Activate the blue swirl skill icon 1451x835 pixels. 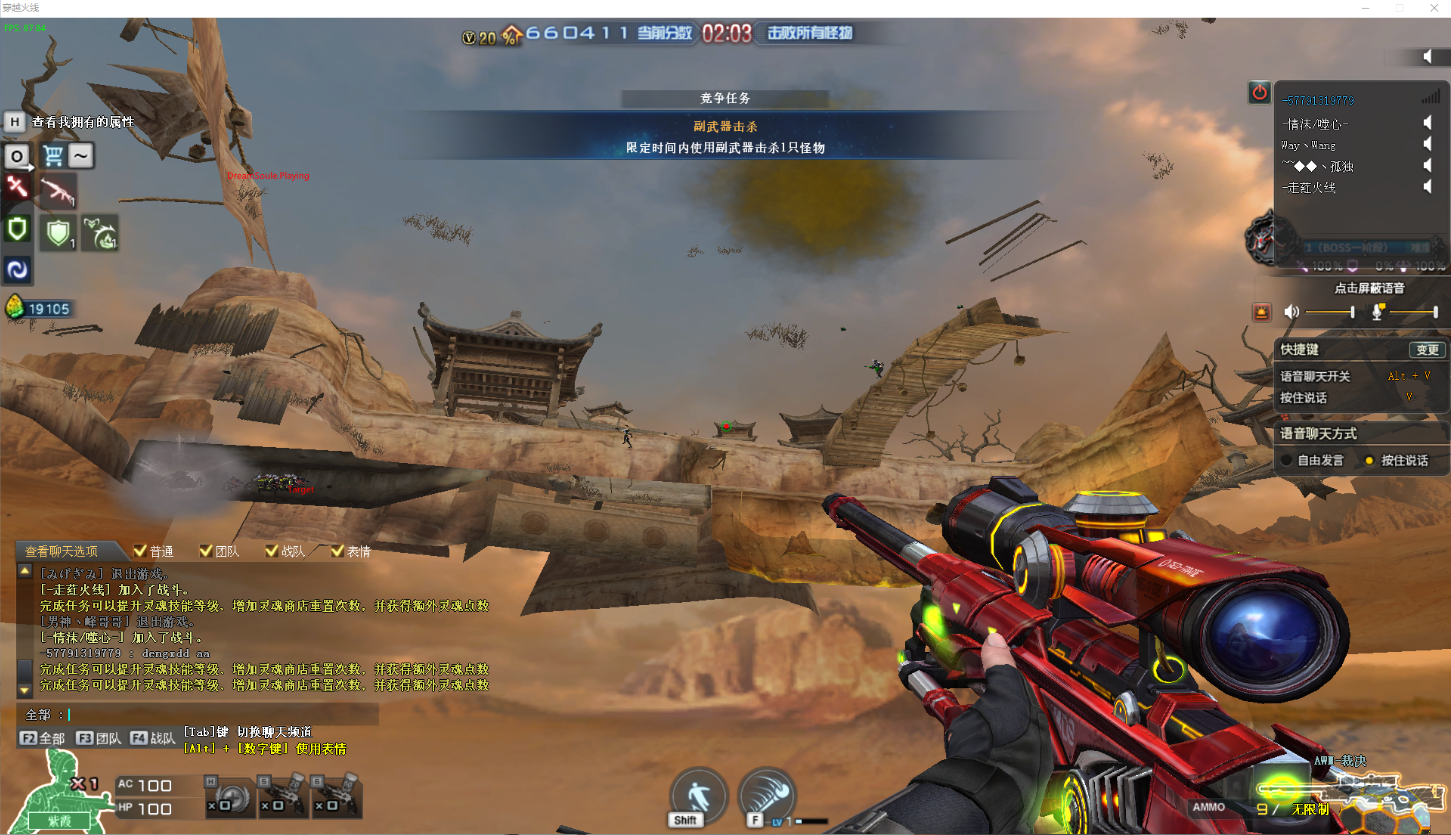click(17, 269)
